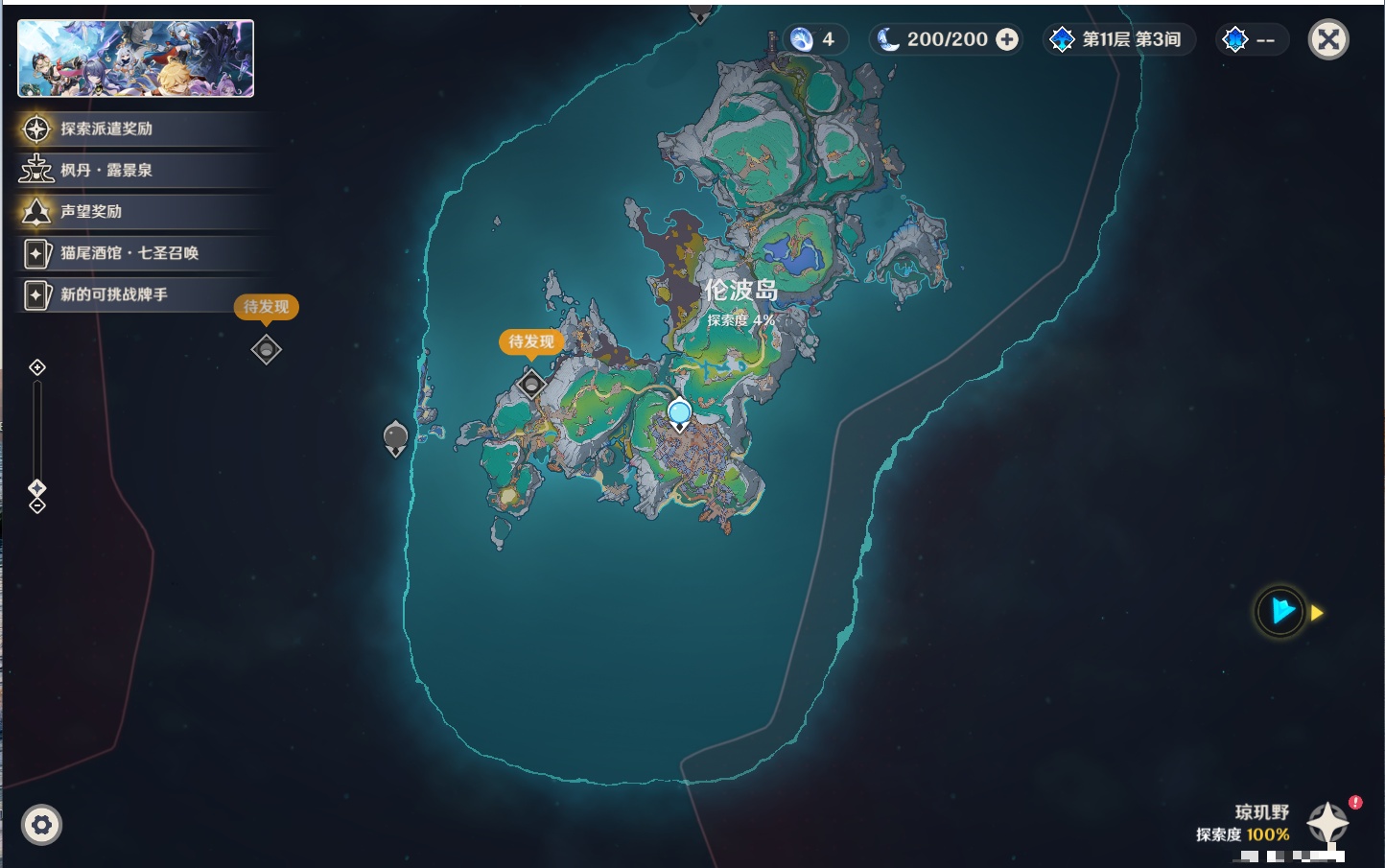Screen dimensions: 1385x868
Task: Select 枫丹·露景泉 entry
Action: click(106, 170)
